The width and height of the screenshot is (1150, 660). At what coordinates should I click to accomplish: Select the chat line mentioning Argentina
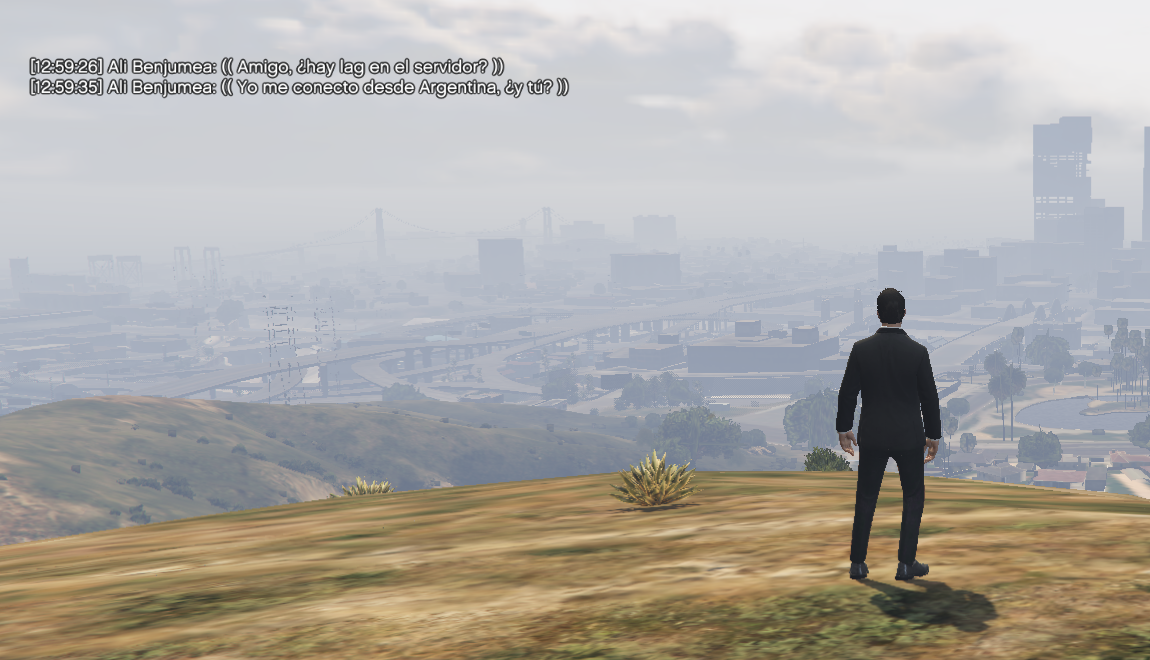coord(299,87)
